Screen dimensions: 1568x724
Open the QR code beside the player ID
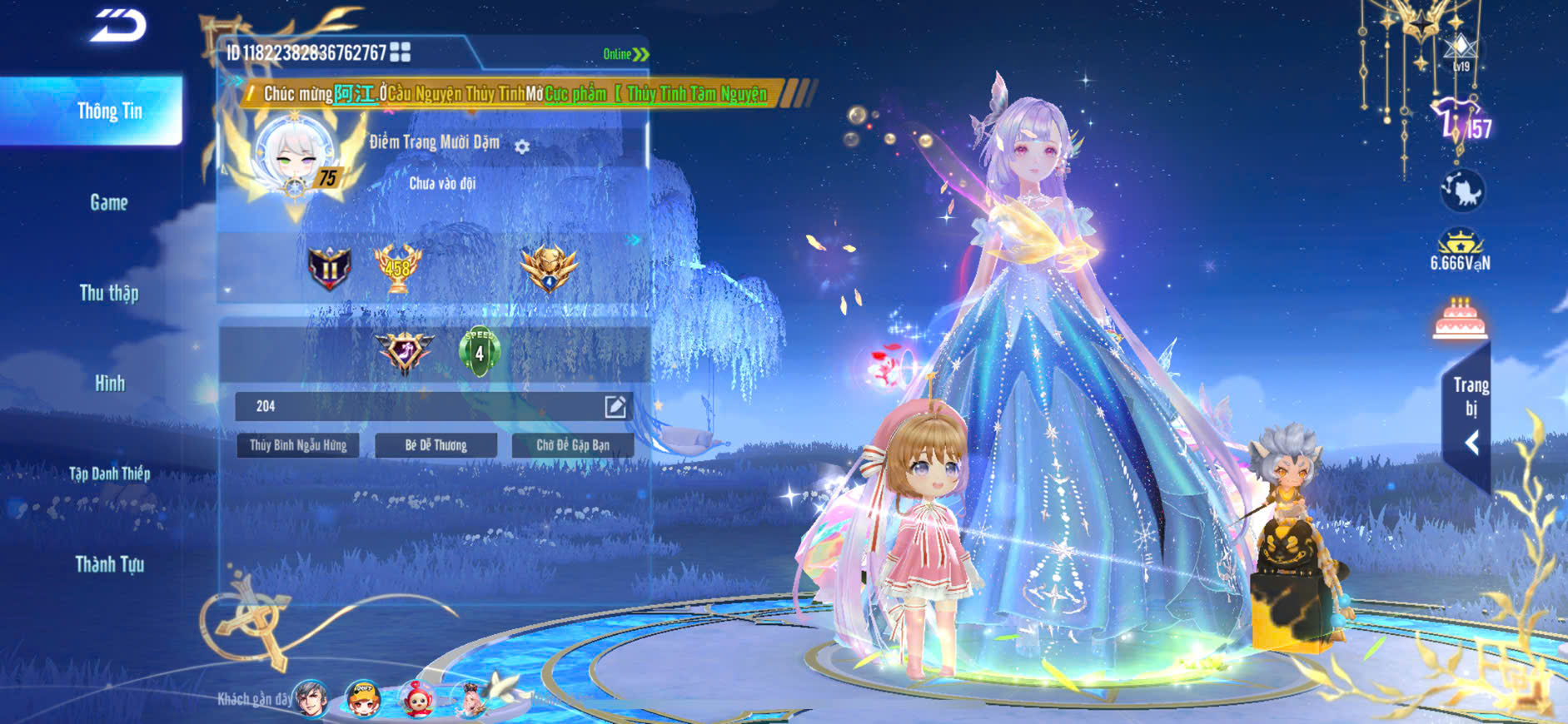[x=401, y=52]
